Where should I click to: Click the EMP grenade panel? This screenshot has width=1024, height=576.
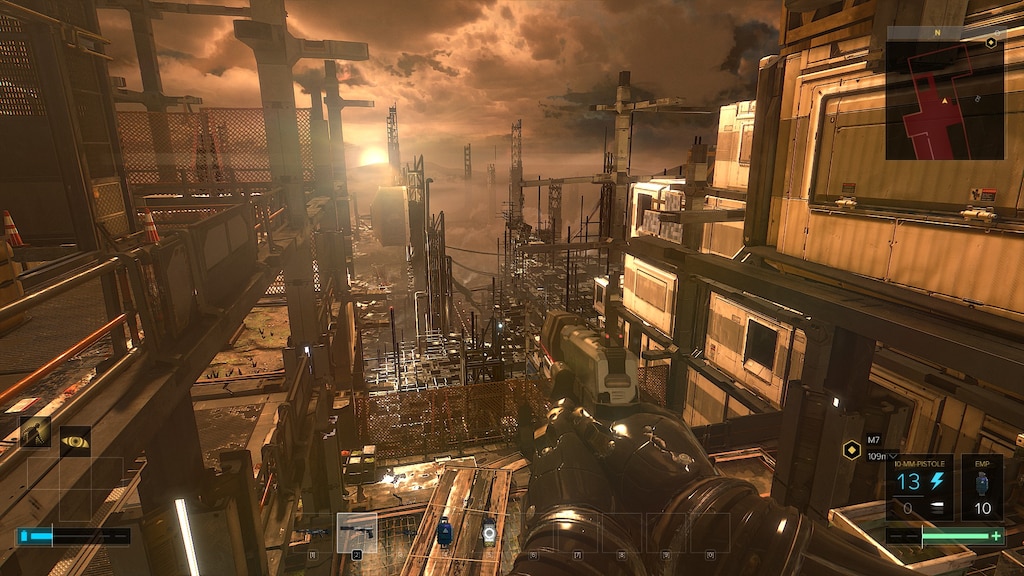[982, 488]
